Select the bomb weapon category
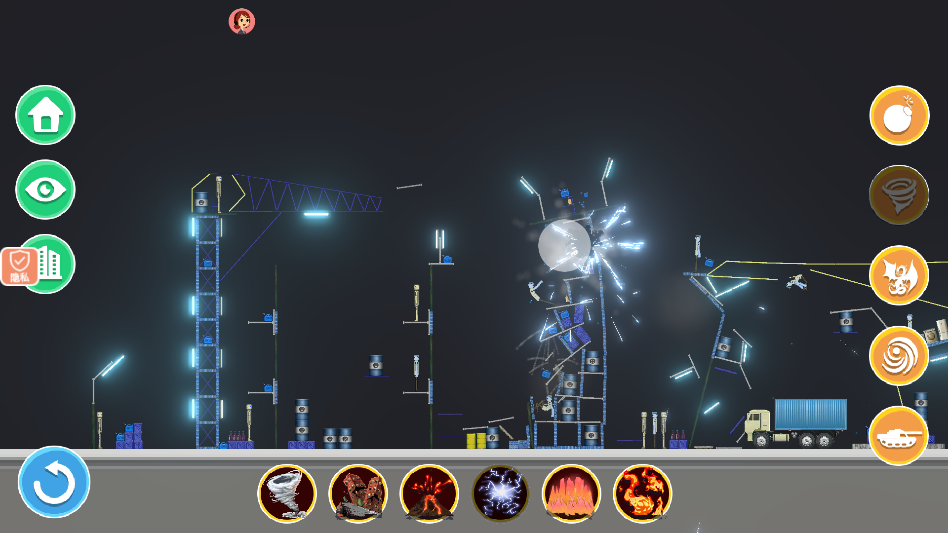The width and height of the screenshot is (948, 533). pos(899,115)
